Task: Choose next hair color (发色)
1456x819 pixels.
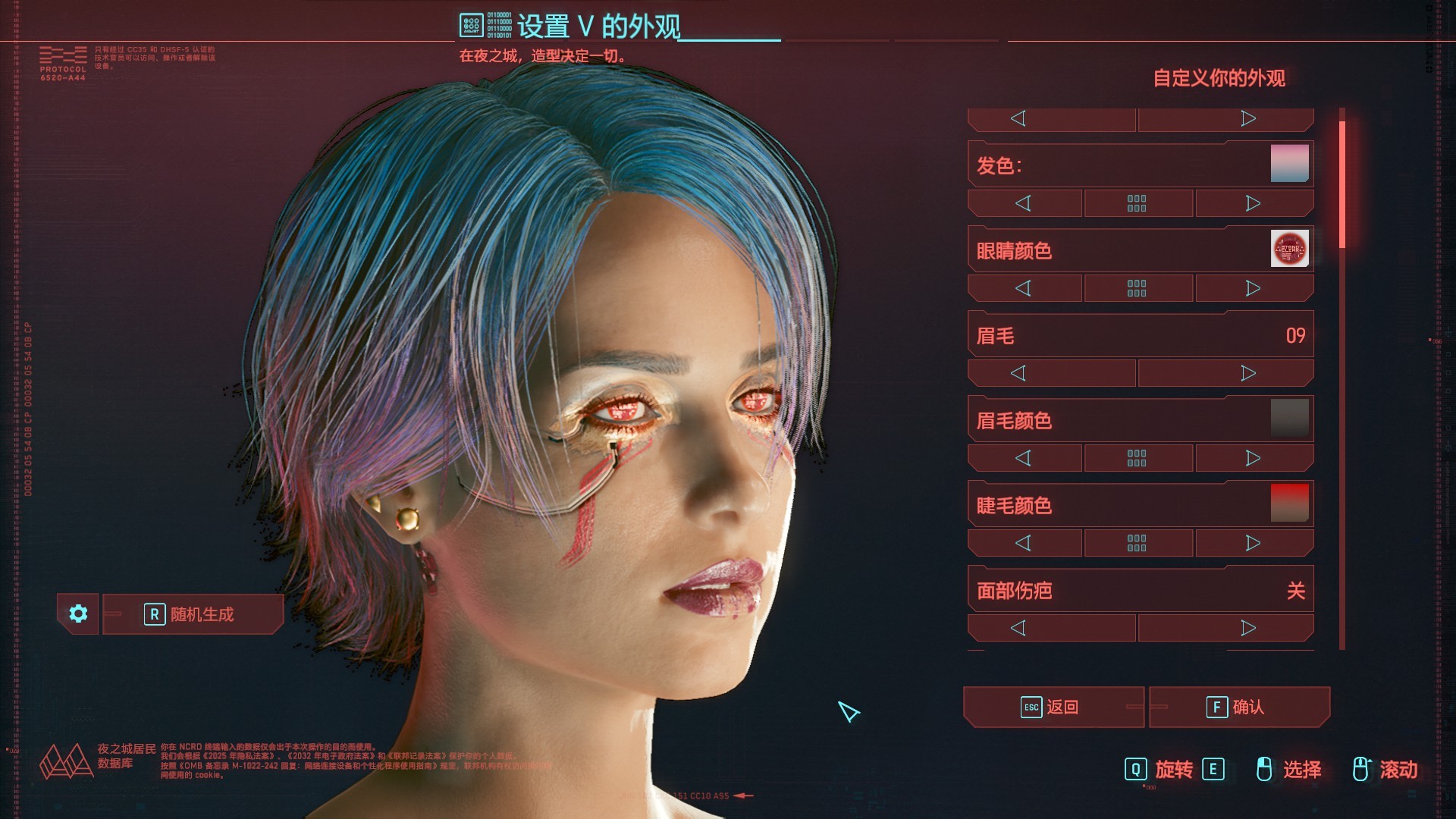Action: pos(1254,203)
